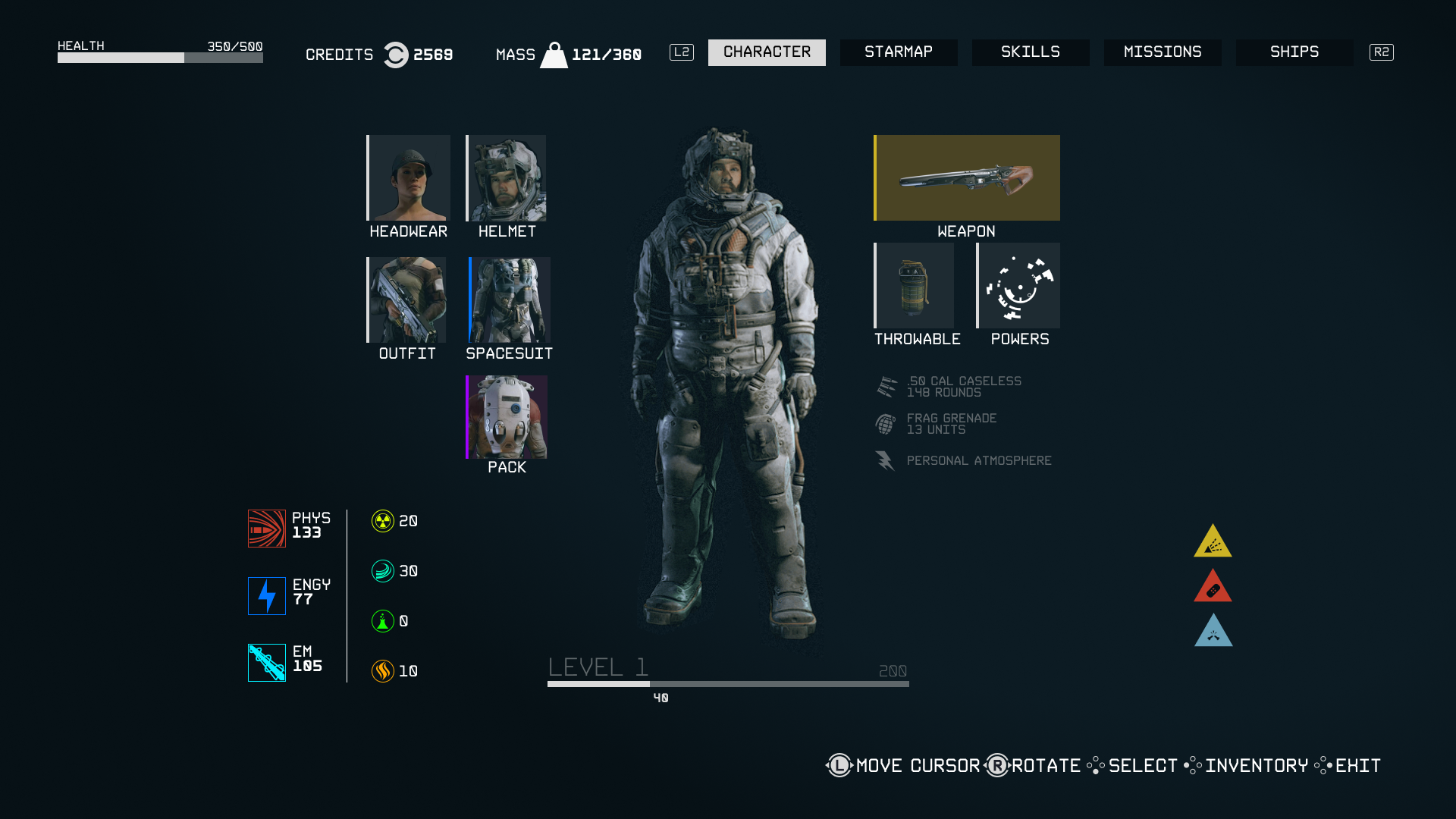1456x819 pixels.
Task: Click the Pack equipment slot
Action: [507, 417]
